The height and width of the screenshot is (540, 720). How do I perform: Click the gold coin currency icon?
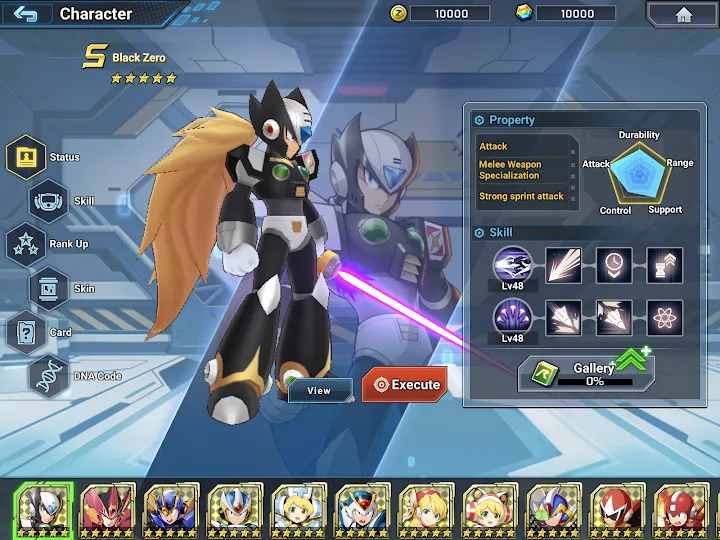coord(397,13)
